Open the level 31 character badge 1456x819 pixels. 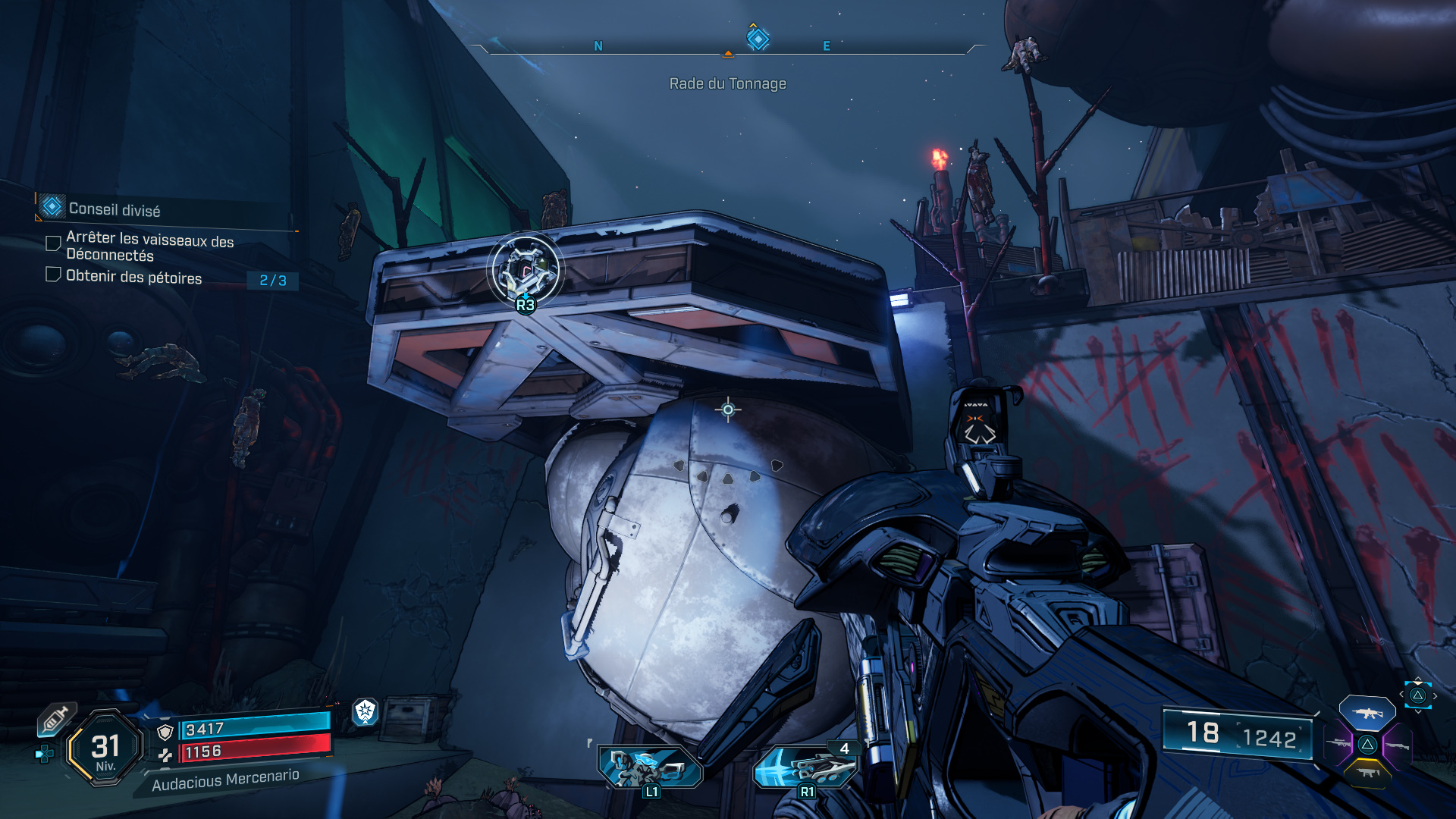[x=105, y=748]
